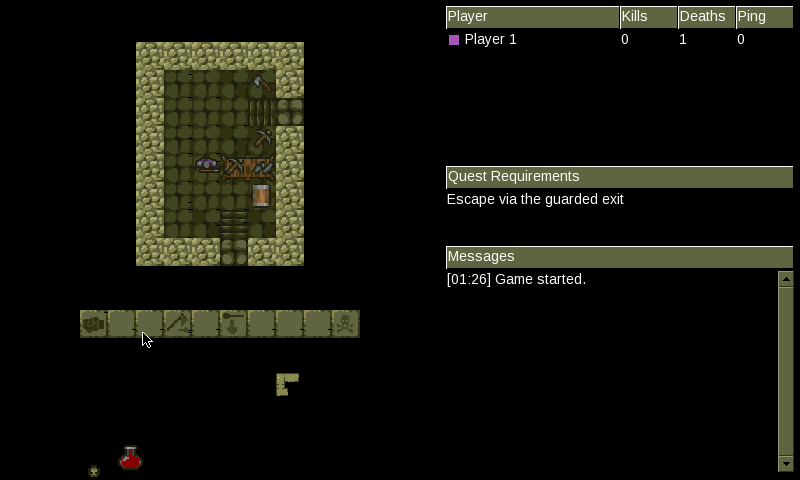This screenshot has width=800, height=480.
Task: Click the Player column header
Action: (x=532, y=17)
